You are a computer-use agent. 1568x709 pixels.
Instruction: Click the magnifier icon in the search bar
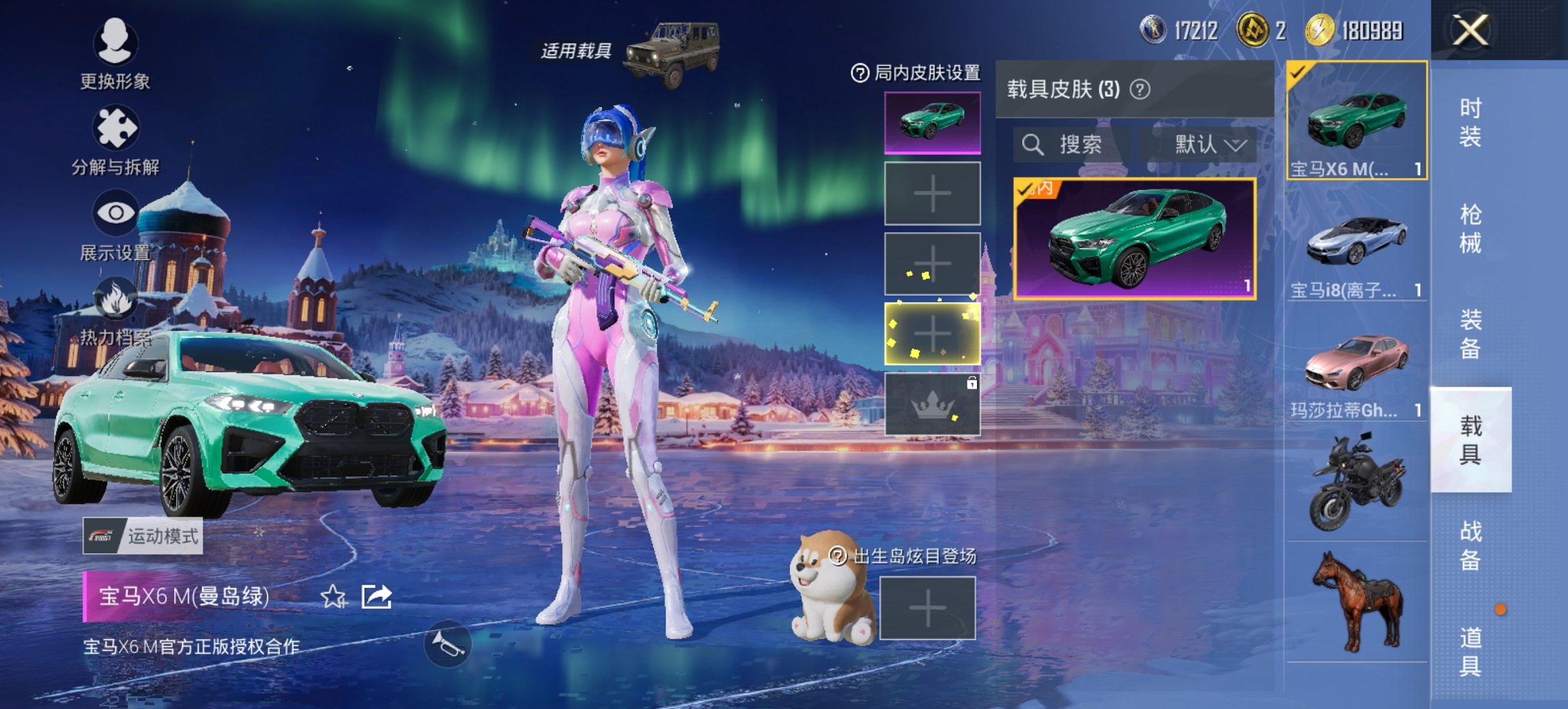(1032, 146)
